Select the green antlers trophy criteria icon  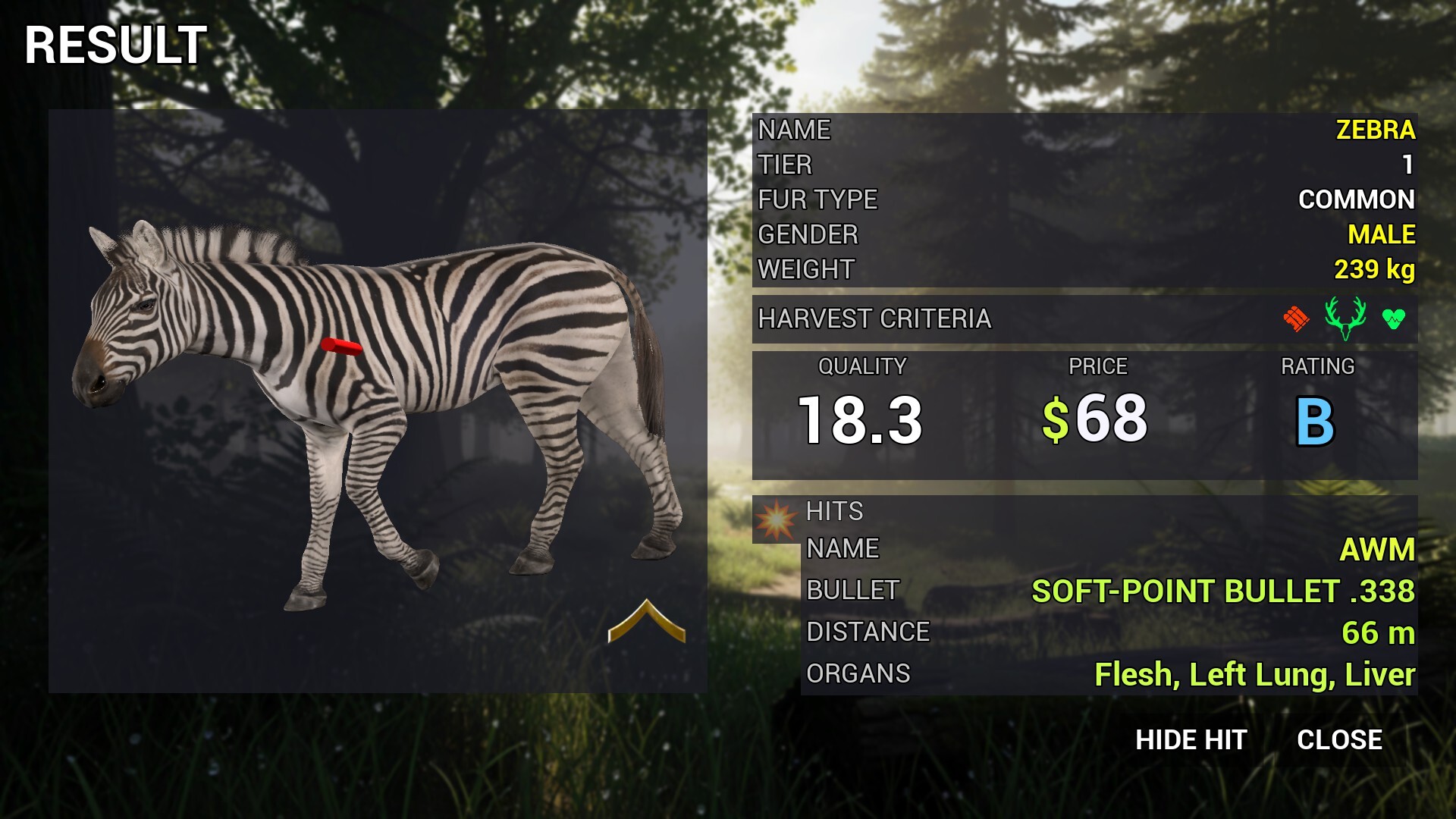tap(1345, 318)
